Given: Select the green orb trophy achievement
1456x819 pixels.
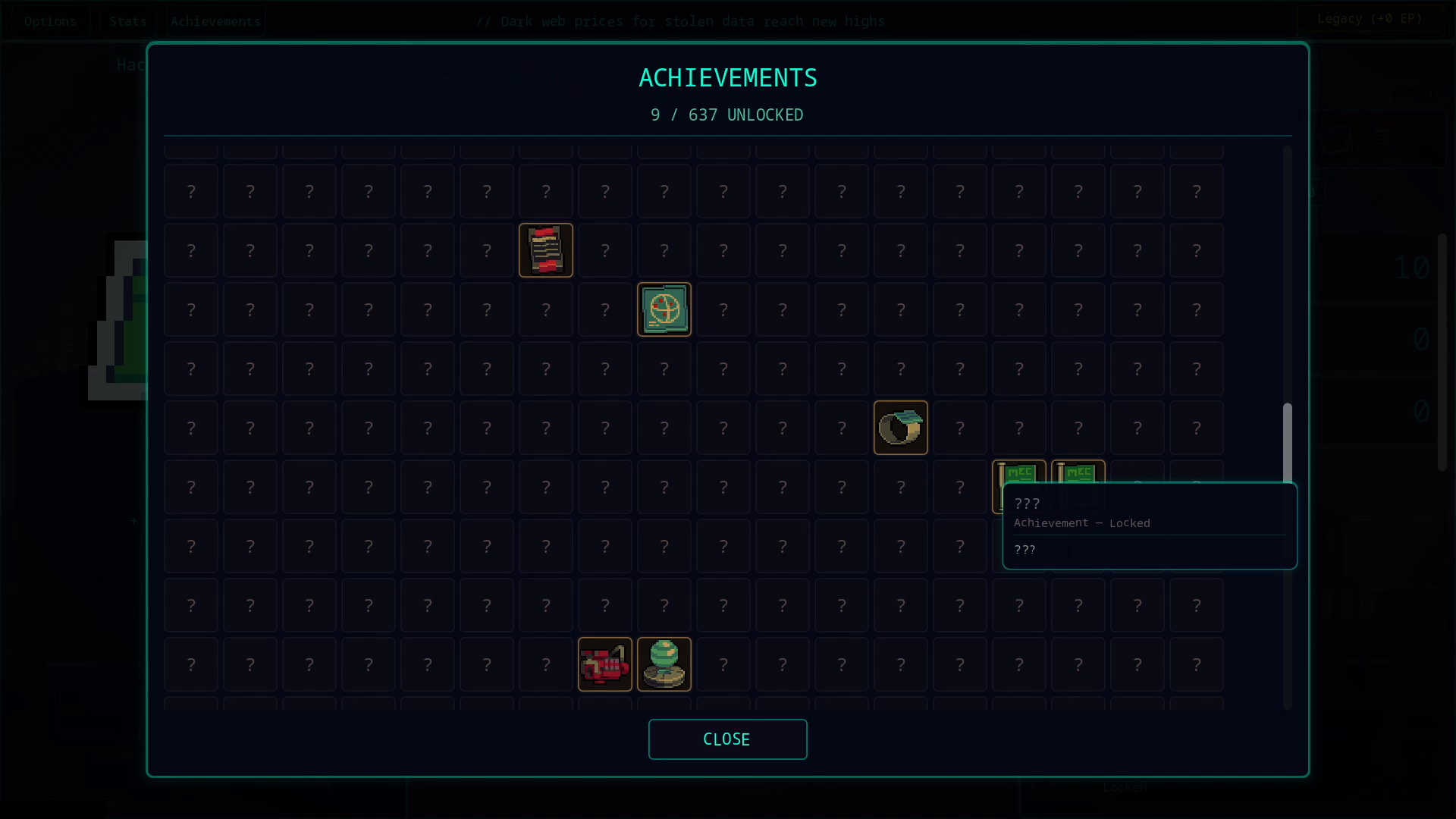Looking at the screenshot, I should pos(664,664).
